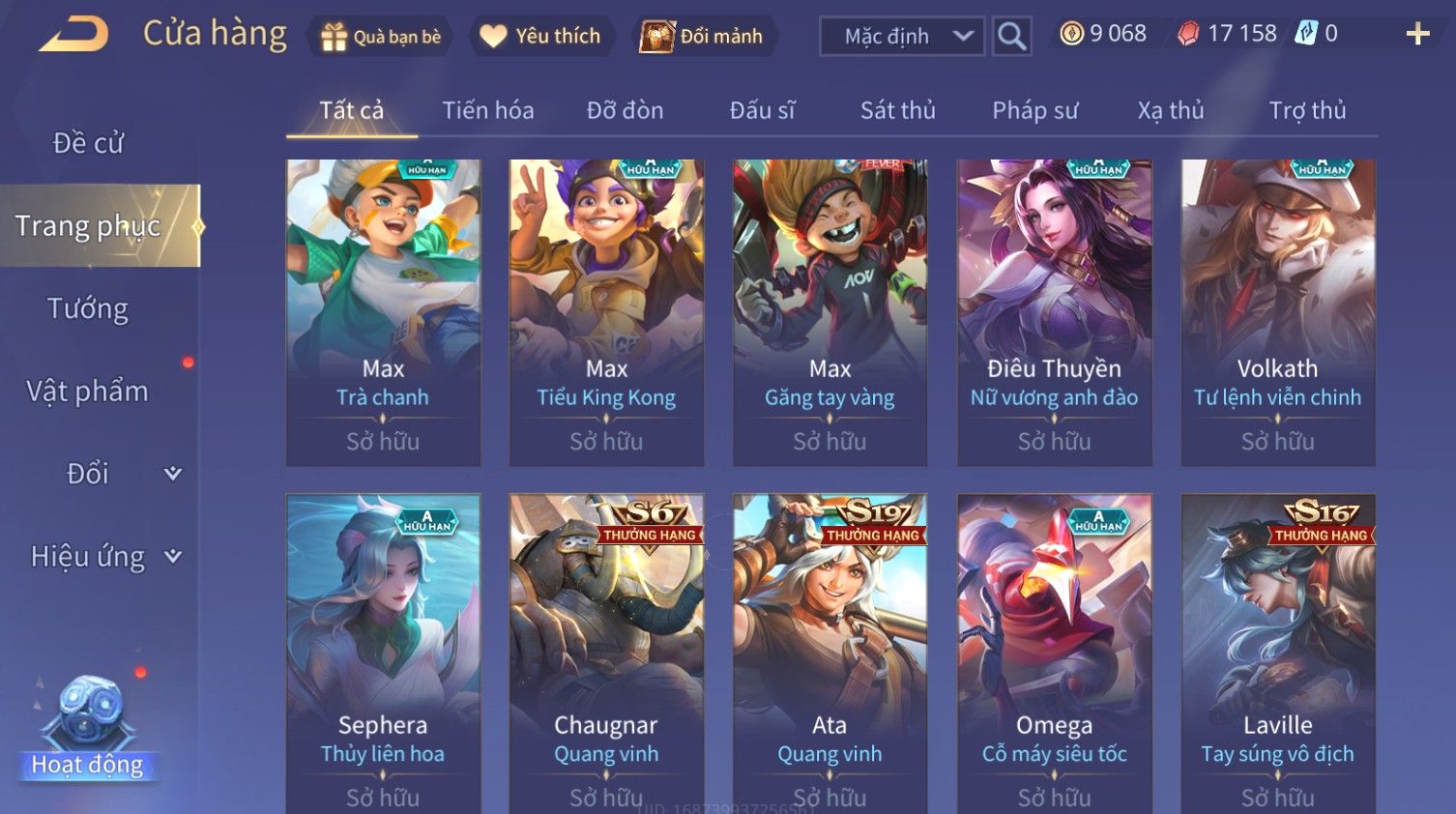Viewport: 1456px width, 814px height.
Task: View the Laville Tay súng vô địch skin
Action: pyautogui.click(x=1277, y=653)
